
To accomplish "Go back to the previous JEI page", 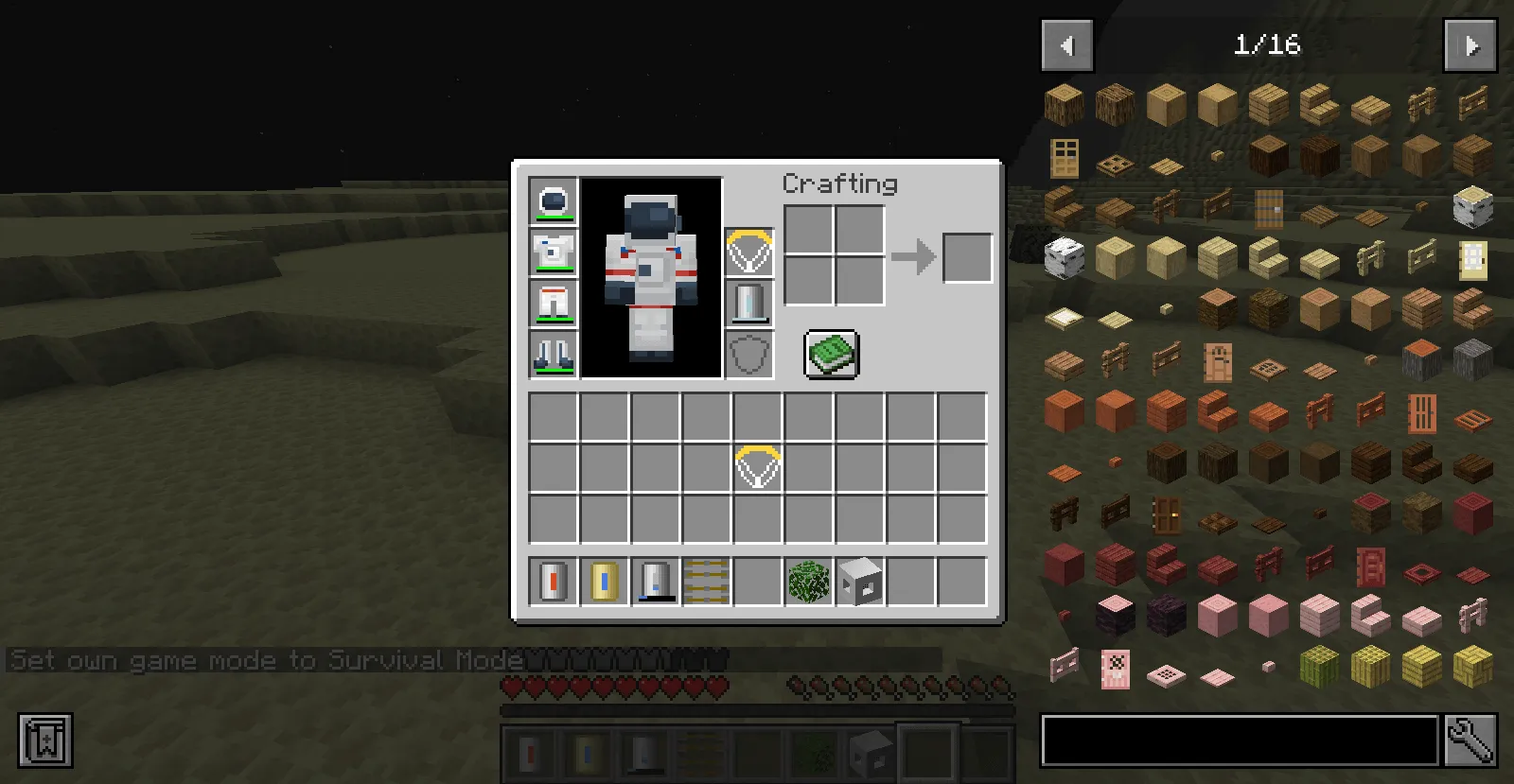I will tap(1067, 44).
